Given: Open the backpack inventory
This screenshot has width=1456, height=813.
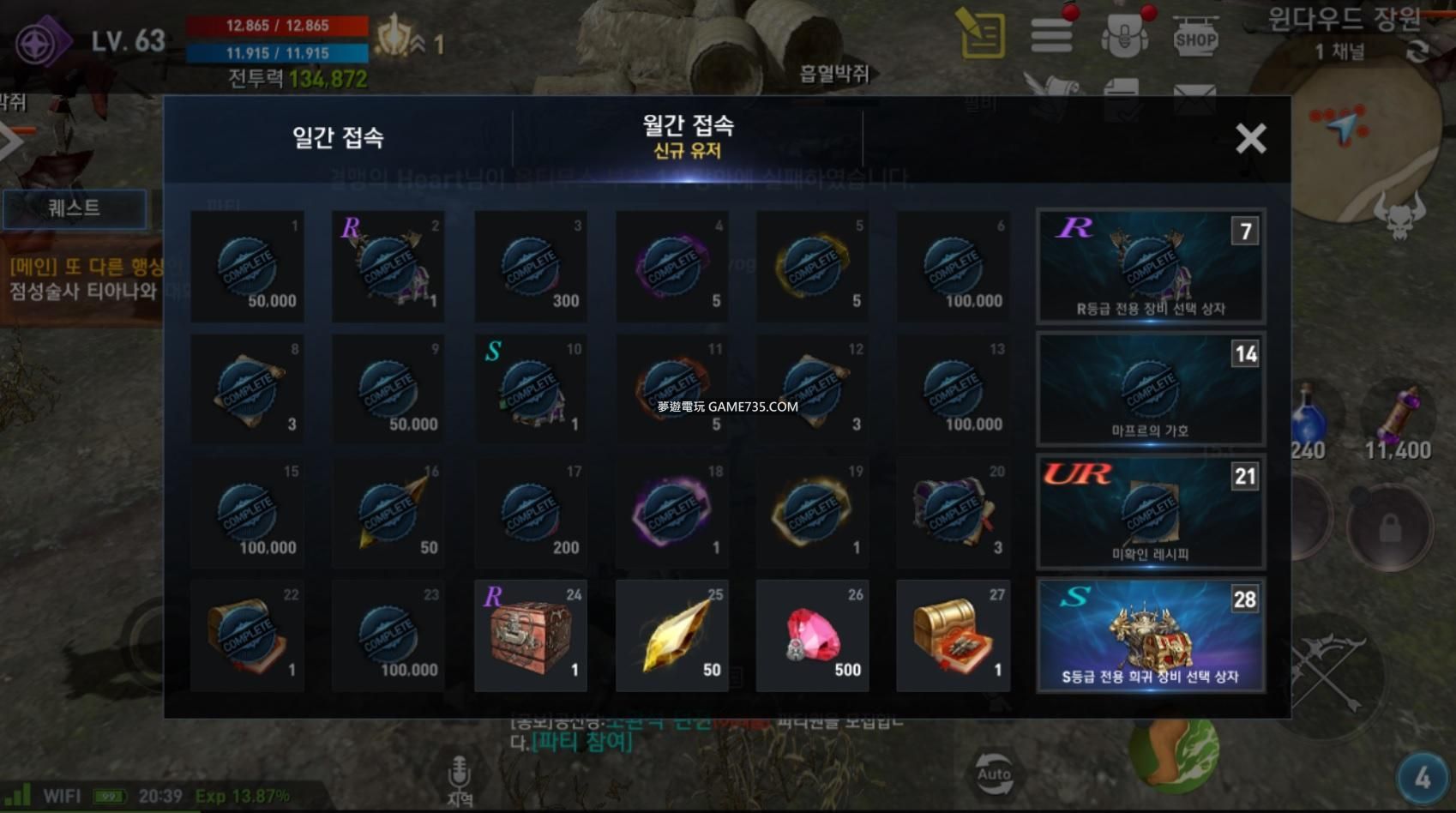Looking at the screenshot, I should click(x=1124, y=36).
